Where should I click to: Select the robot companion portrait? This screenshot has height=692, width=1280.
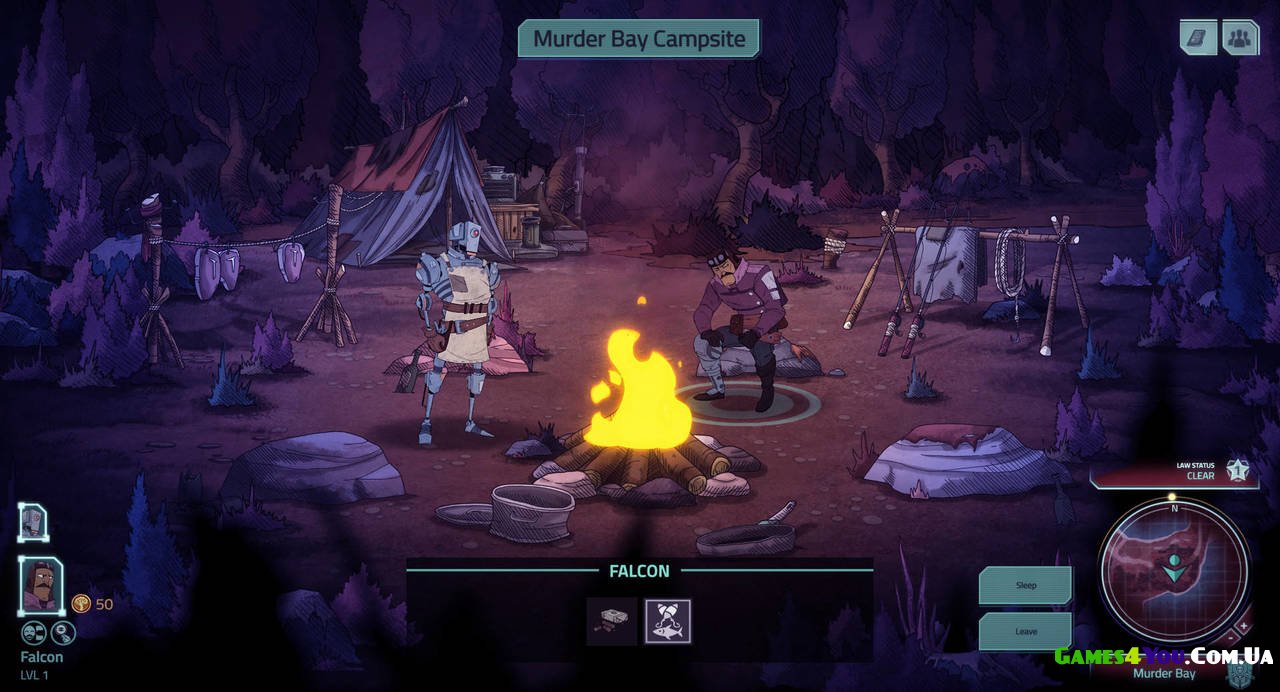[x=33, y=522]
